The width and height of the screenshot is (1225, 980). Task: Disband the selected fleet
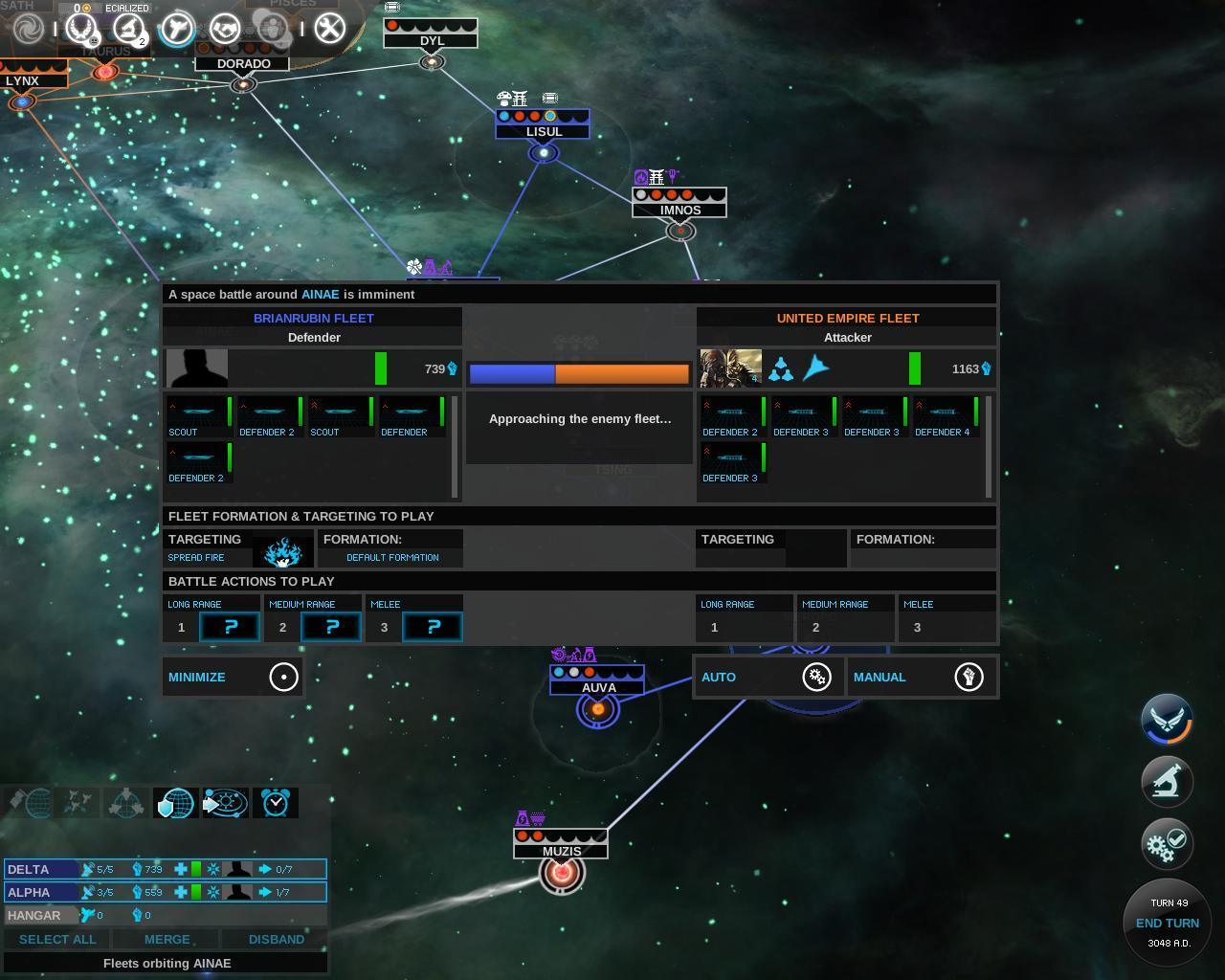pos(276,939)
